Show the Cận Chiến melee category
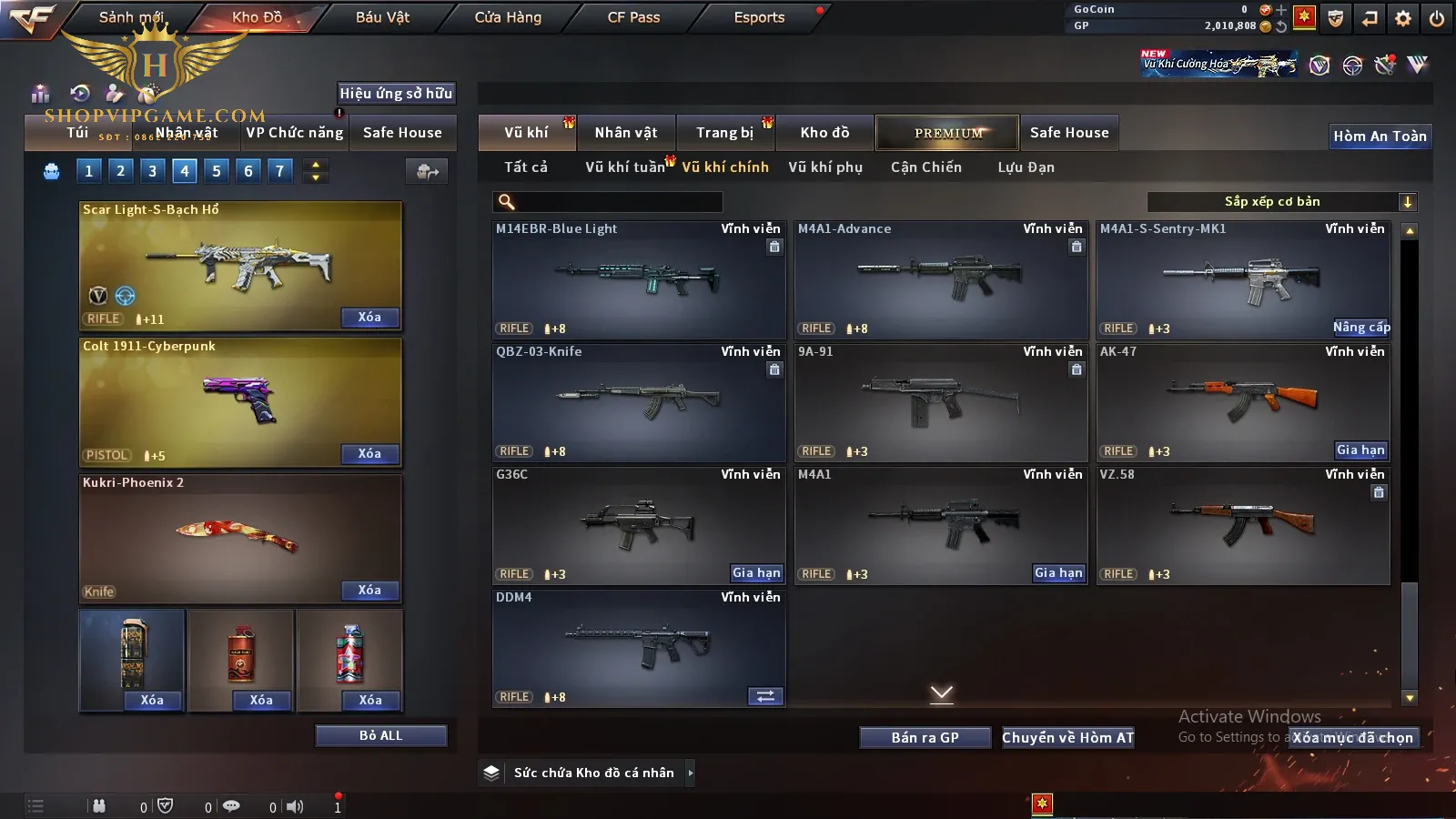The image size is (1456, 819). click(x=925, y=167)
